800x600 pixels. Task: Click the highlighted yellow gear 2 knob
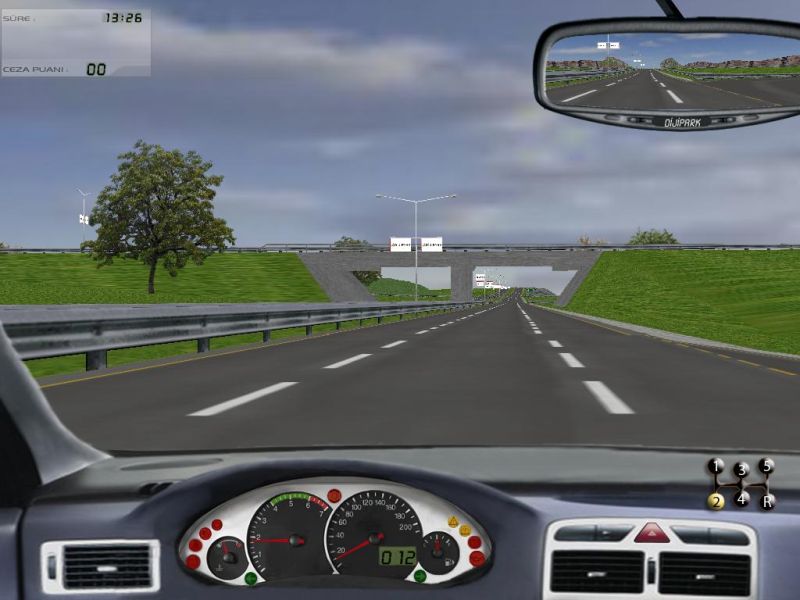click(x=716, y=501)
